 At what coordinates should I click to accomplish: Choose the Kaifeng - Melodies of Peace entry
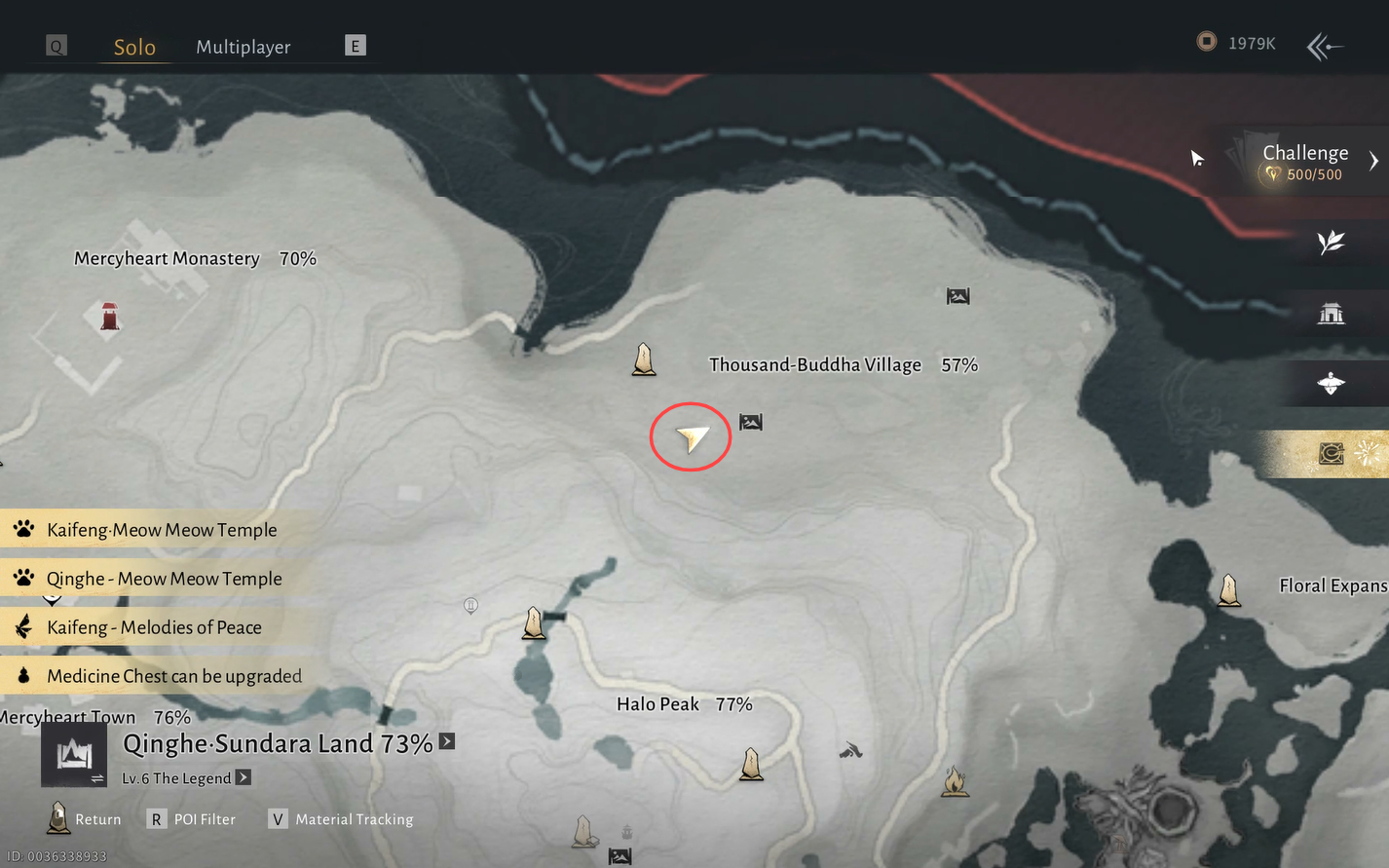[154, 627]
